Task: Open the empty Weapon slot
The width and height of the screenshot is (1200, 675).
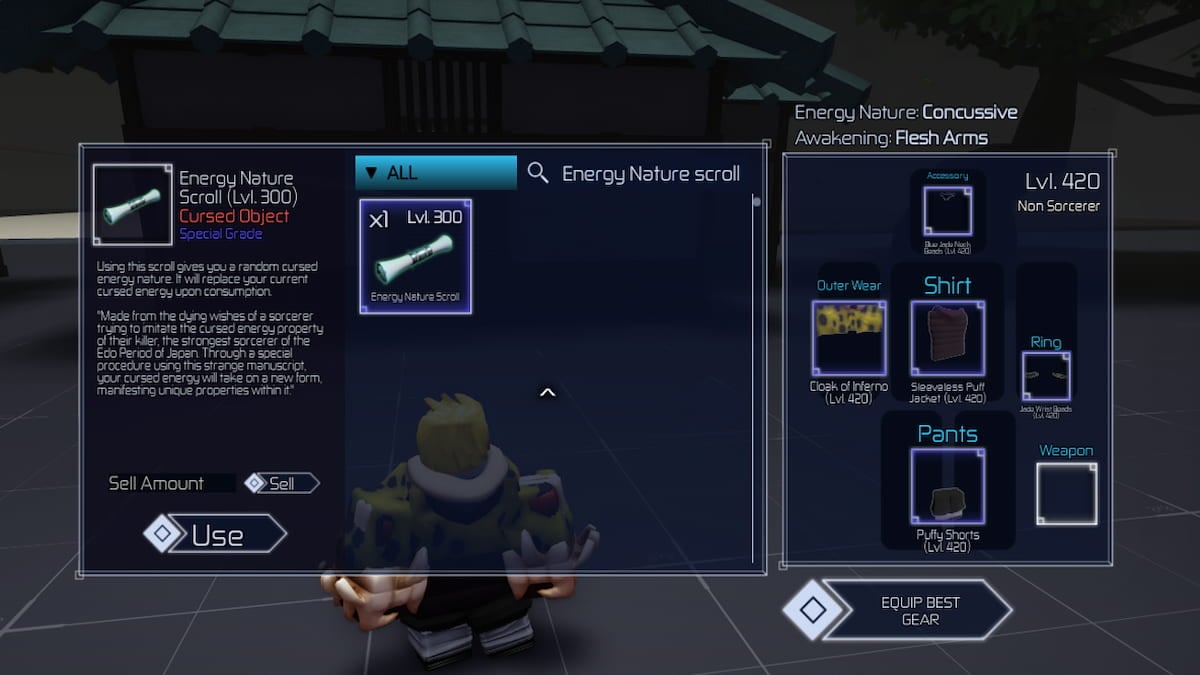Action: pyautogui.click(x=1066, y=493)
